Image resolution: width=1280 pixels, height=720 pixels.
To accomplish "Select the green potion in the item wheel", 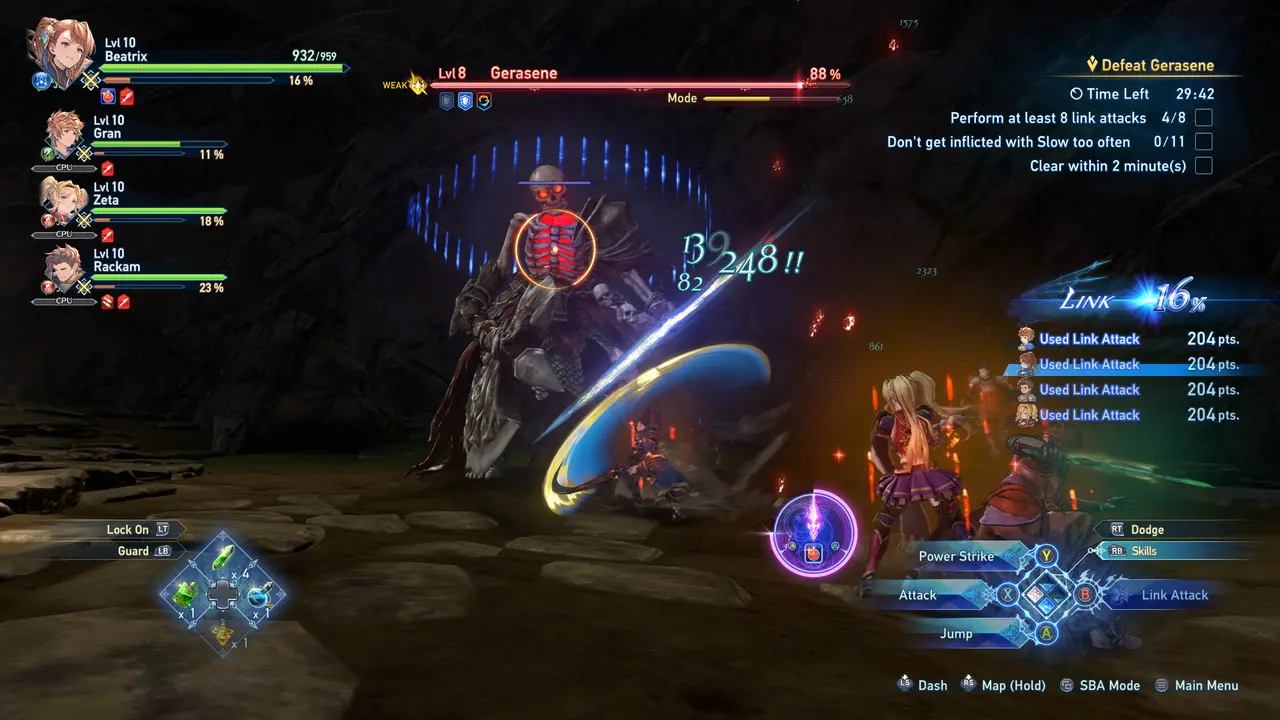I will (x=222, y=557).
